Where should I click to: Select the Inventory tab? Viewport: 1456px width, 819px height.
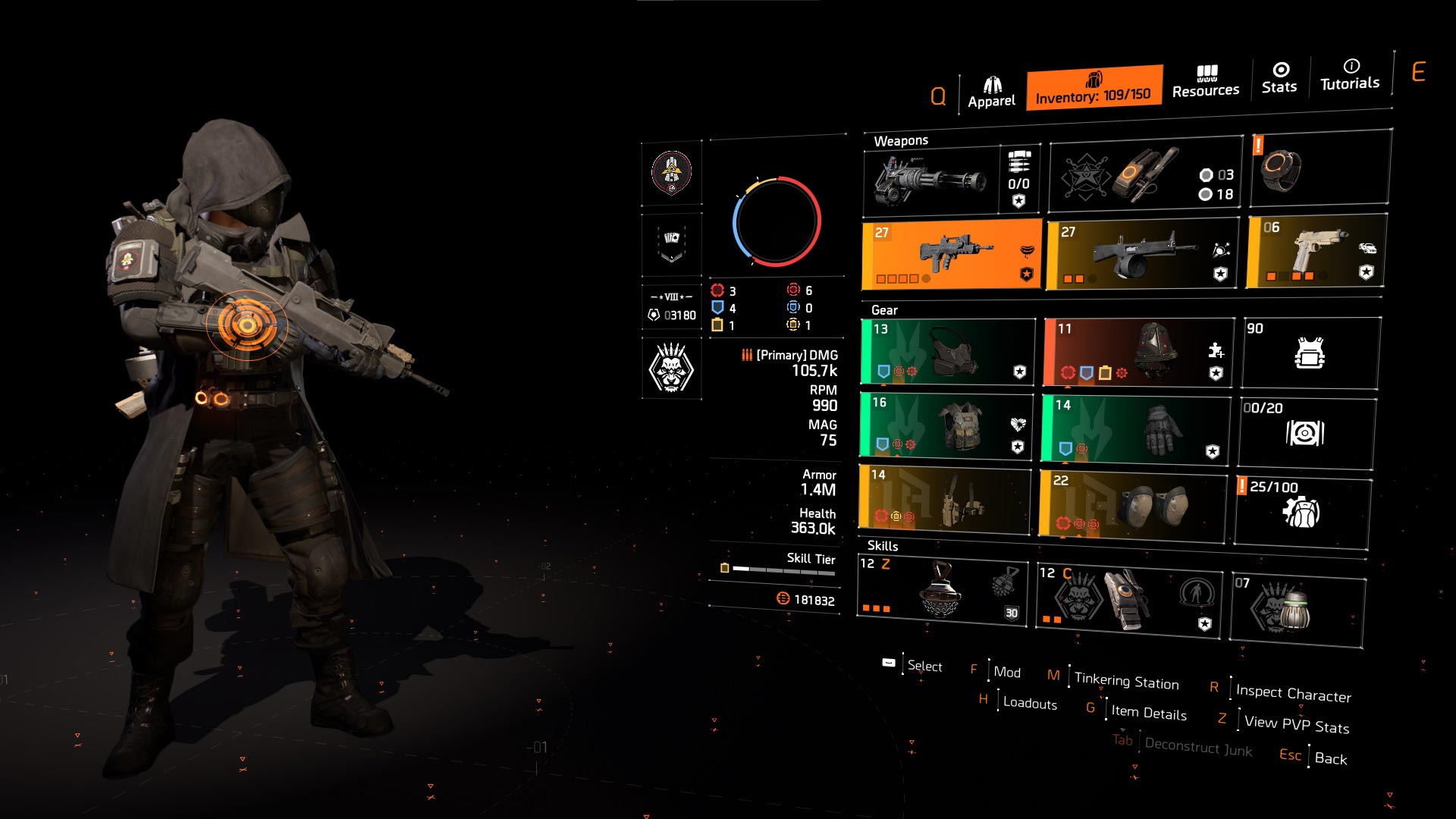pyautogui.click(x=1094, y=89)
